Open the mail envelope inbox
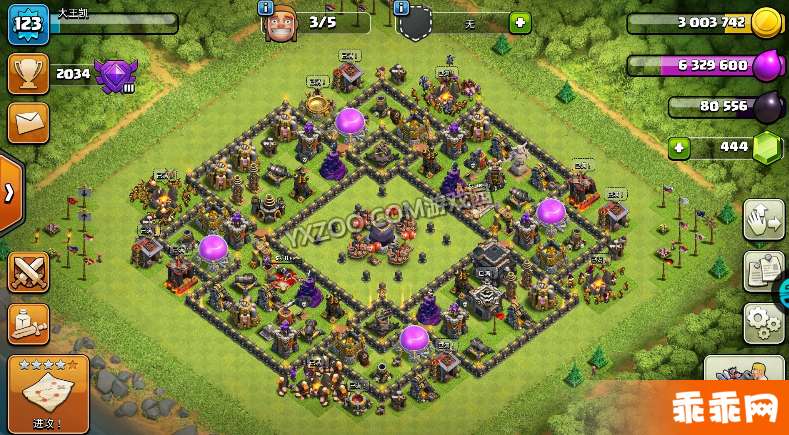The height and width of the screenshot is (435, 789). [x=27, y=122]
